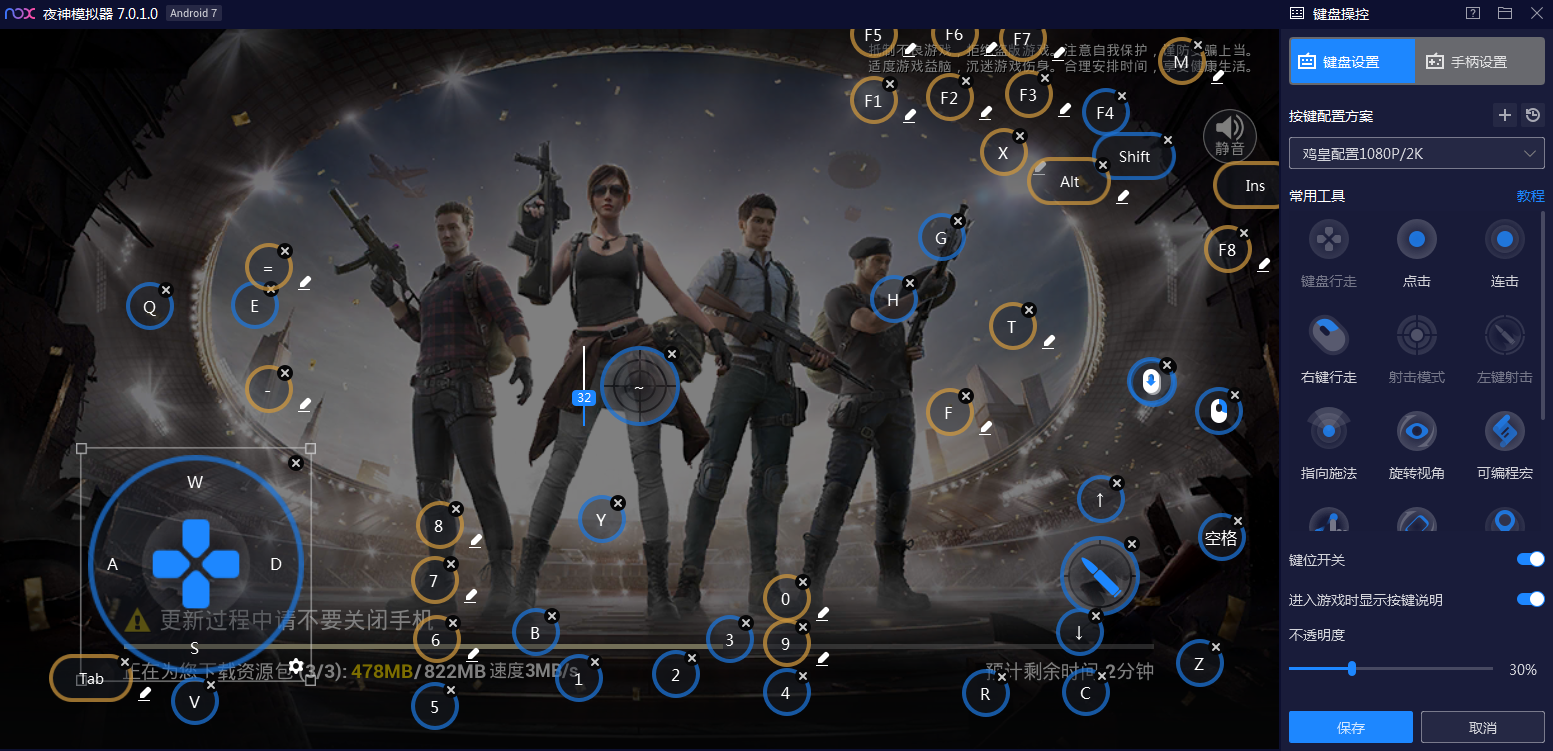Screen dimensions: 1553x751
Task: Save the key mapping with 保存
Action: tap(1350, 727)
